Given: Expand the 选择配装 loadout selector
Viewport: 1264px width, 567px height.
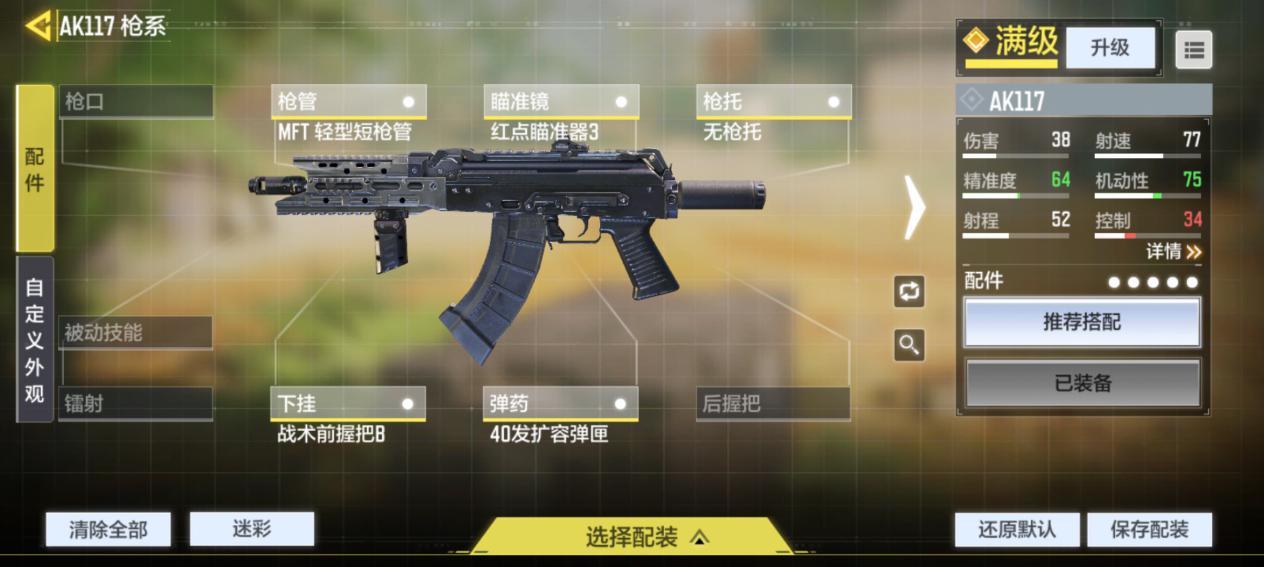Looking at the screenshot, I should tap(632, 537).
